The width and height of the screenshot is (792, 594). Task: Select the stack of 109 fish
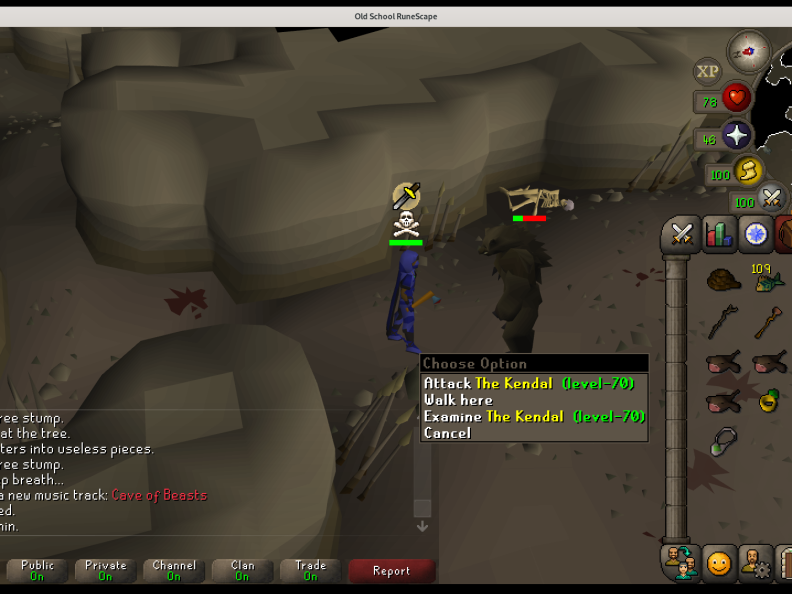tap(768, 281)
